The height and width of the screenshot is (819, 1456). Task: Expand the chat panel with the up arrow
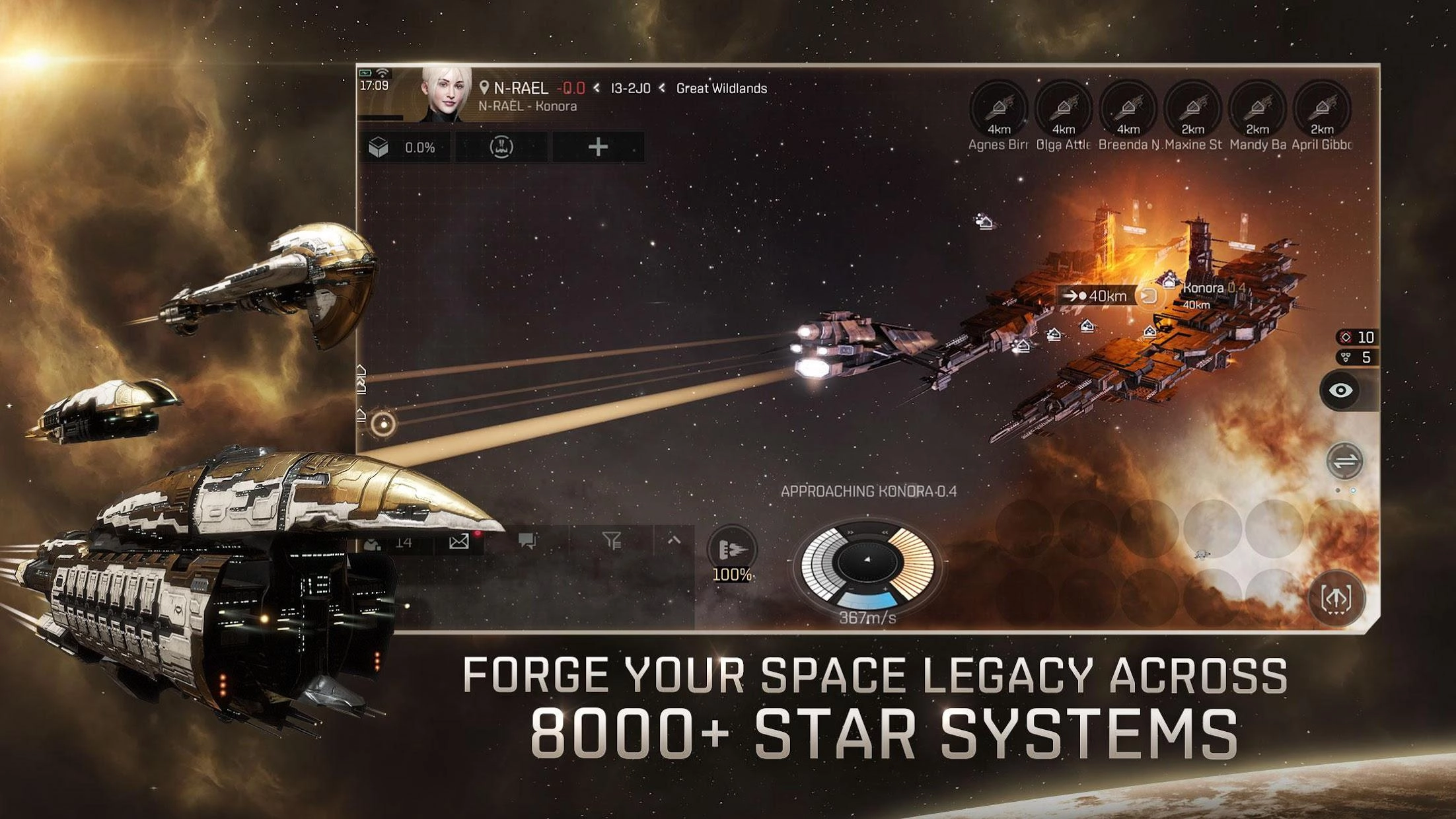point(674,540)
